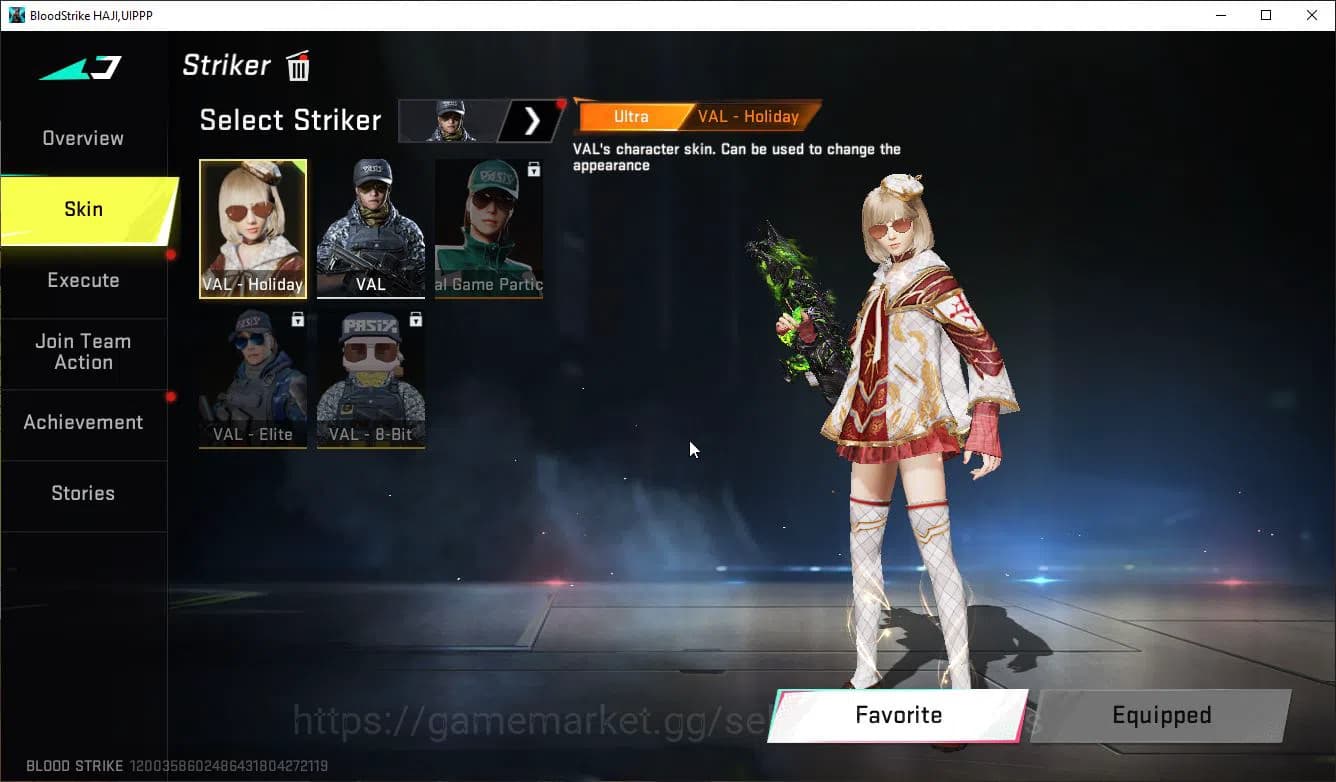Viewport: 1336px width, 782px height.
Task: Open the Stories section
Action: click(x=82, y=493)
